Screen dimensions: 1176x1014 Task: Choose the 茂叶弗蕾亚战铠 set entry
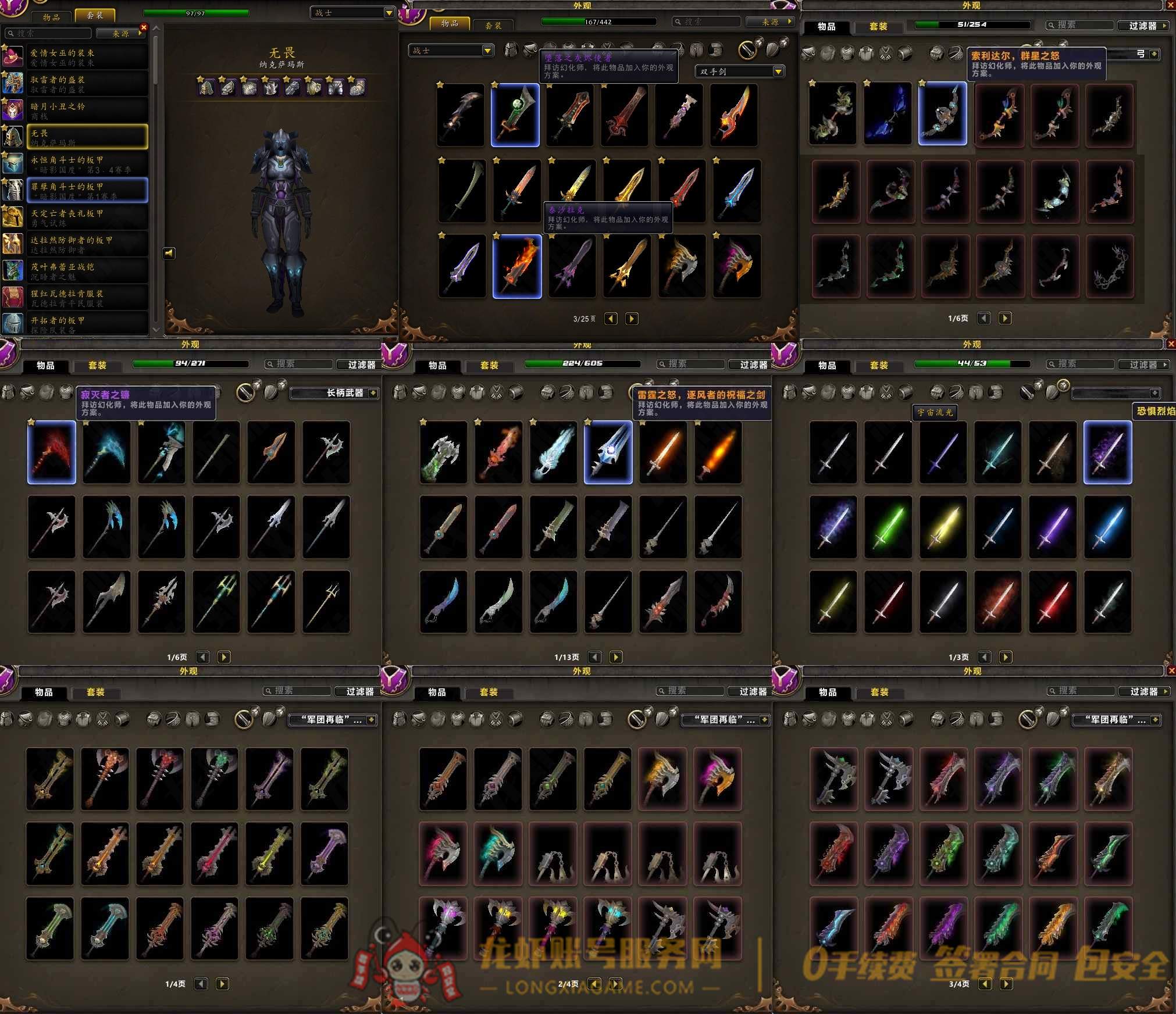tap(87, 271)
